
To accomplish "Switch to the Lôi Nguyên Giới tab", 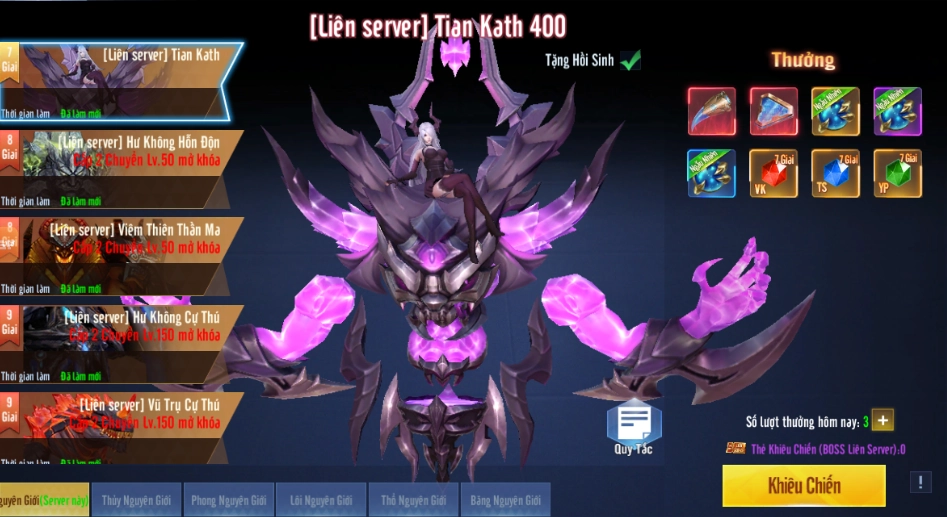I will (x=321, y=499).
